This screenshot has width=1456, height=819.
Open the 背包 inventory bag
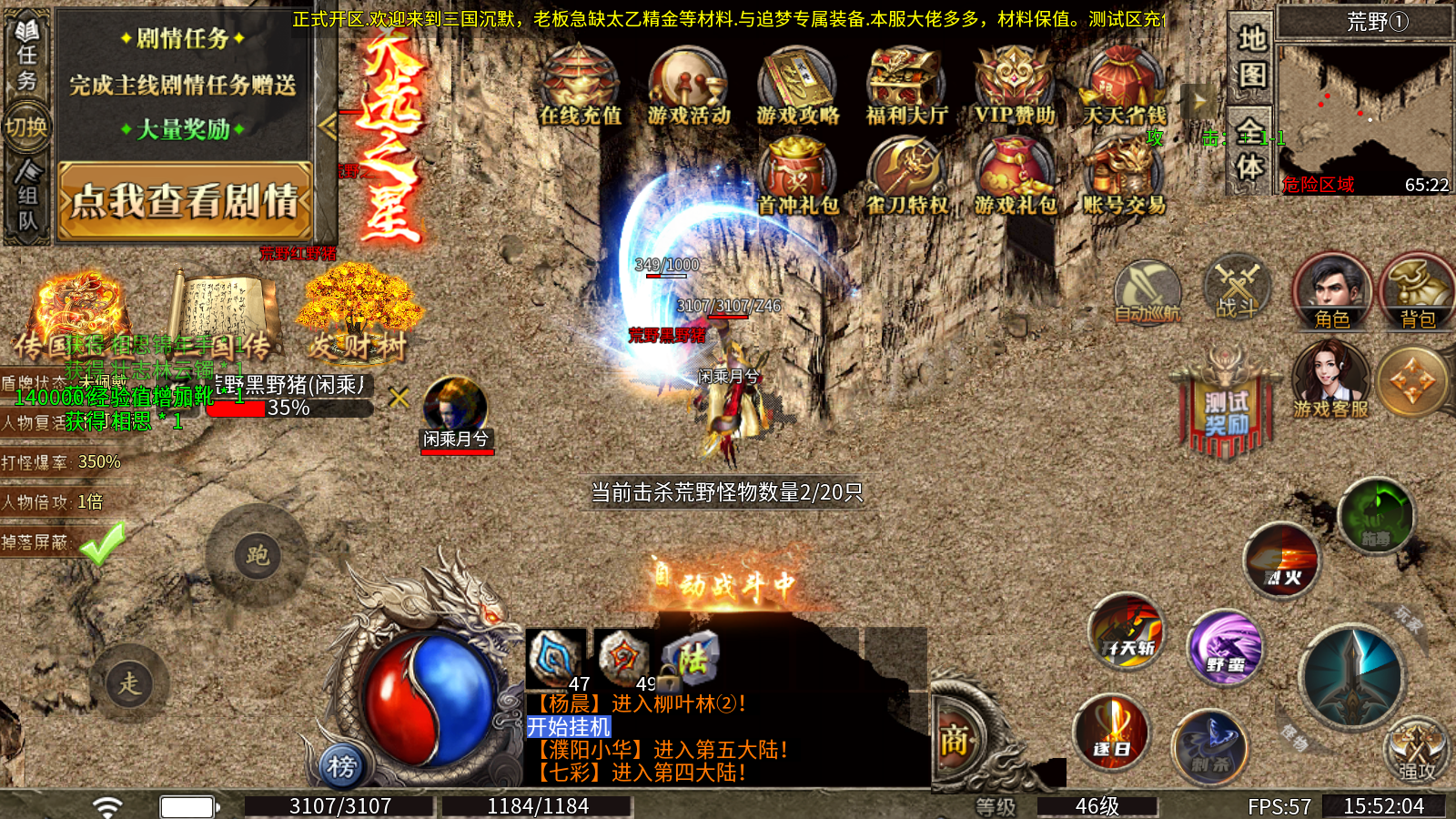click(x=1417, y=291)
